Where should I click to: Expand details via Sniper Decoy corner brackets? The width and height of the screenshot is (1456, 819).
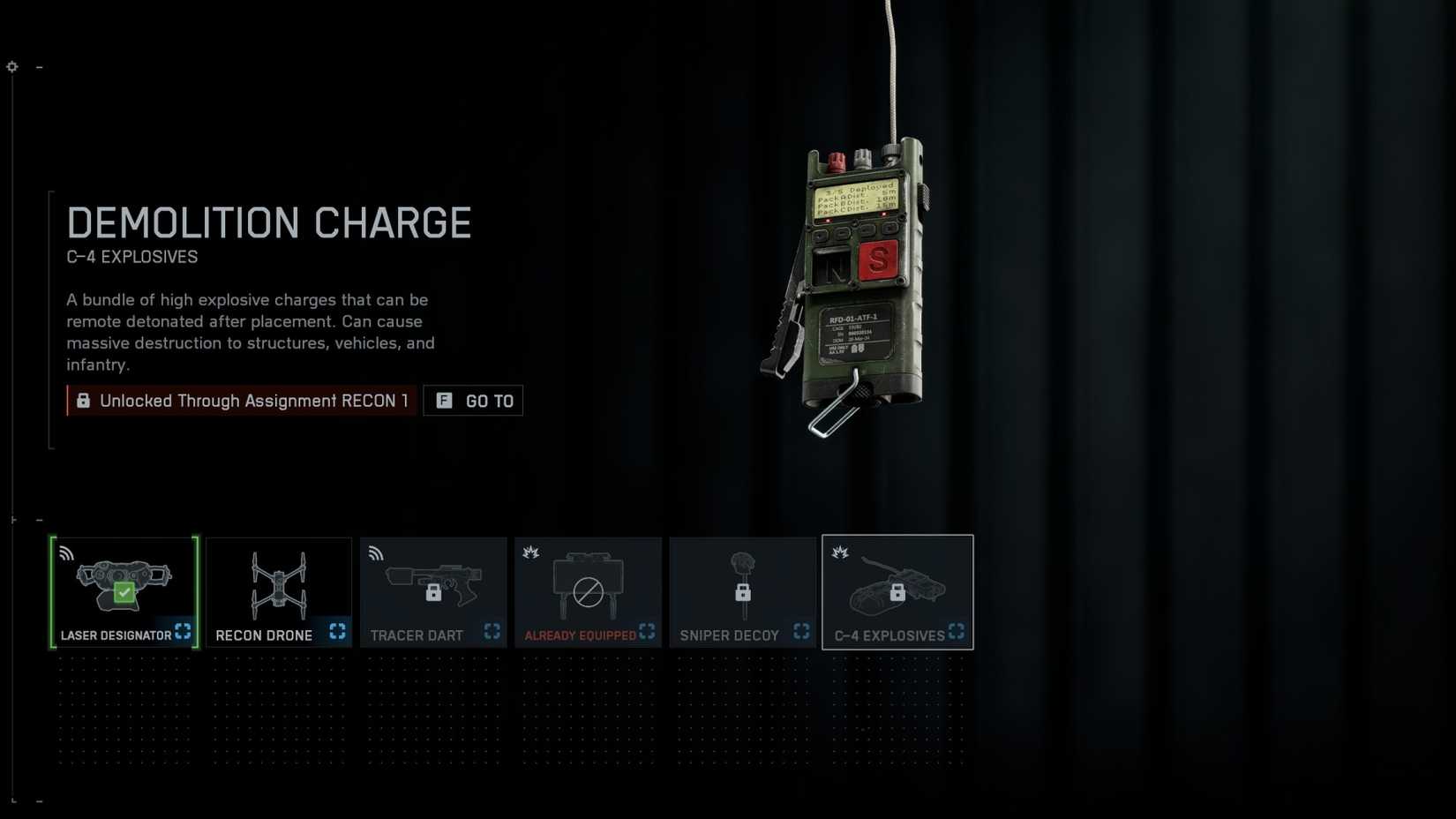click(801, 631)
